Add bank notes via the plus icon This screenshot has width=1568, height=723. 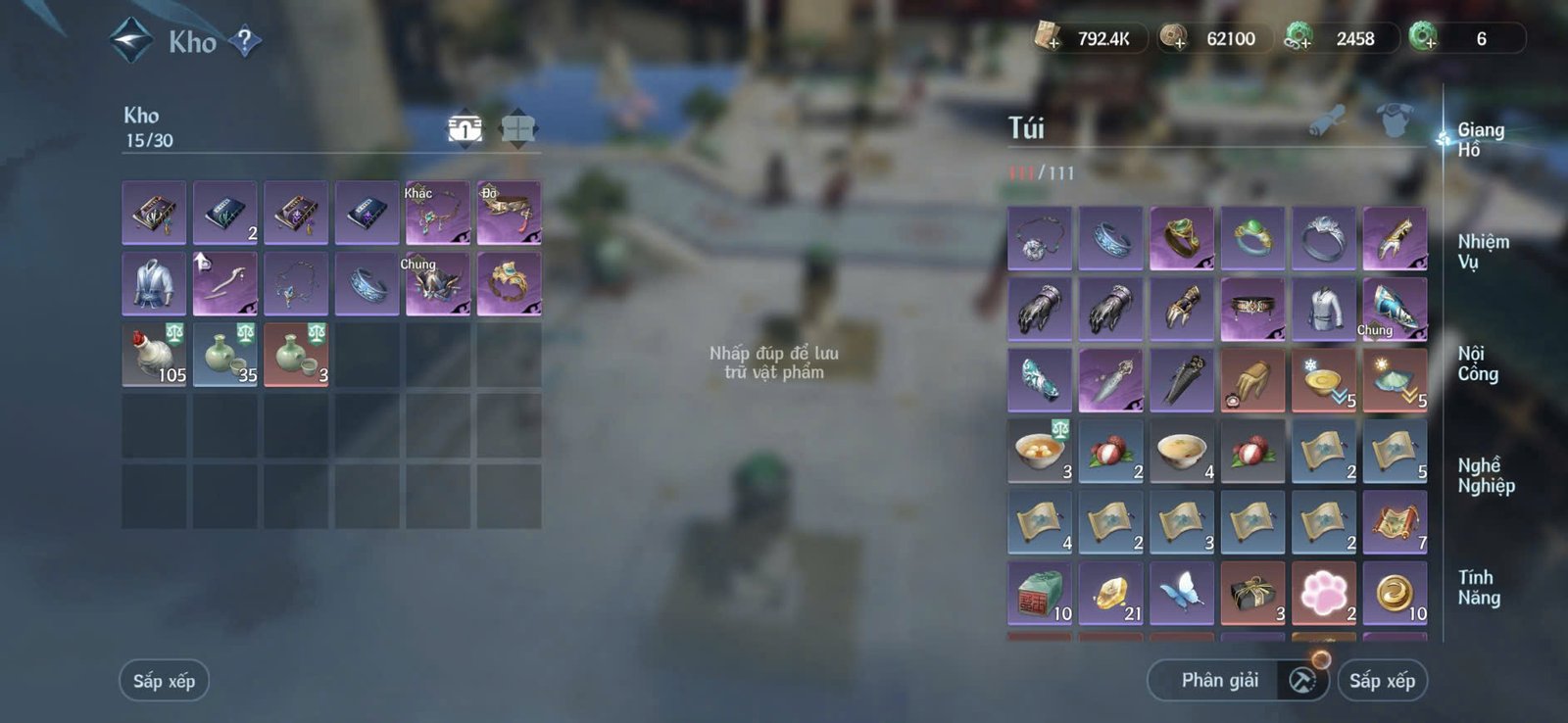[1055, 41]
